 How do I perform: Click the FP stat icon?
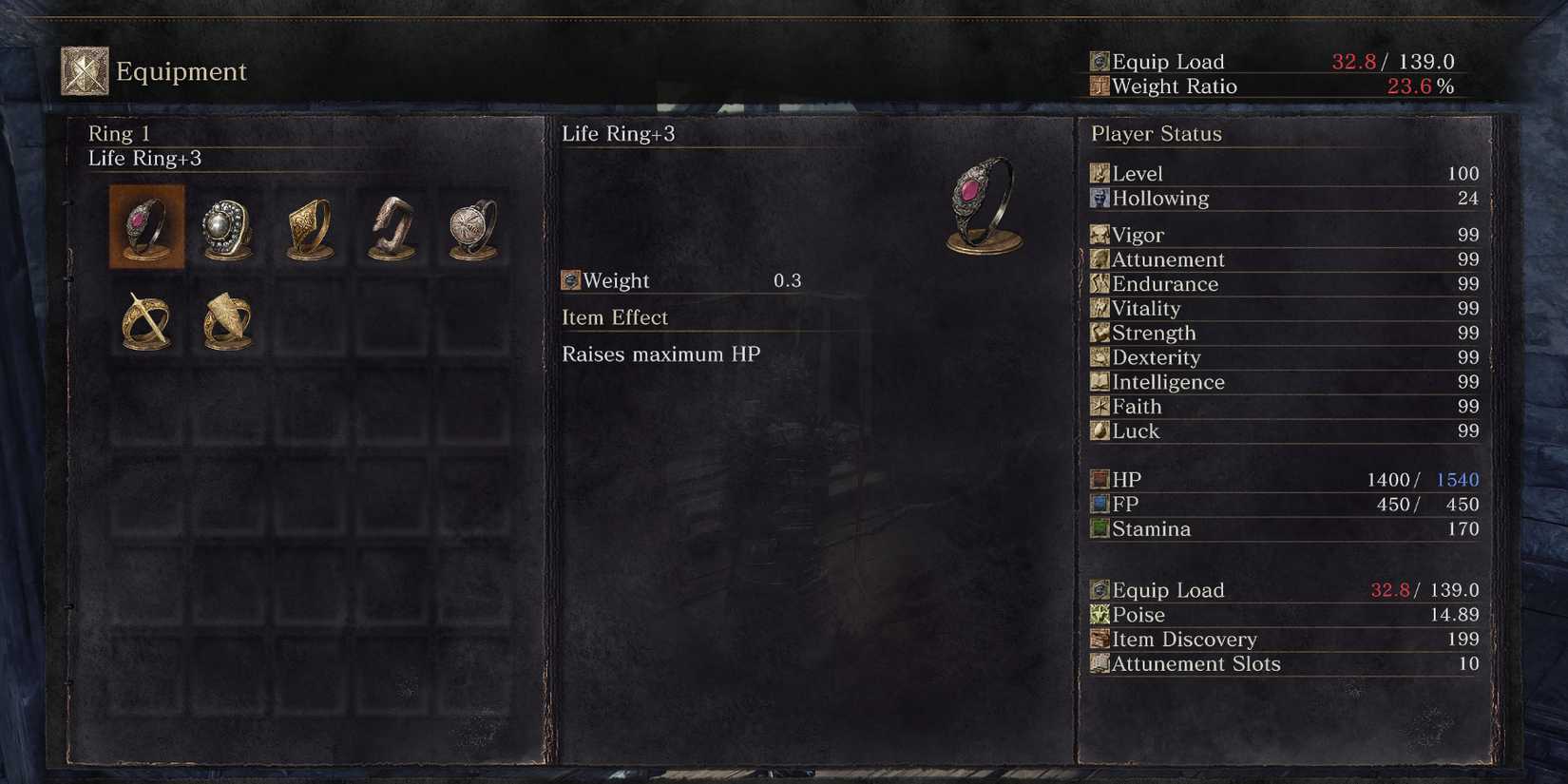pos(1100,504)
